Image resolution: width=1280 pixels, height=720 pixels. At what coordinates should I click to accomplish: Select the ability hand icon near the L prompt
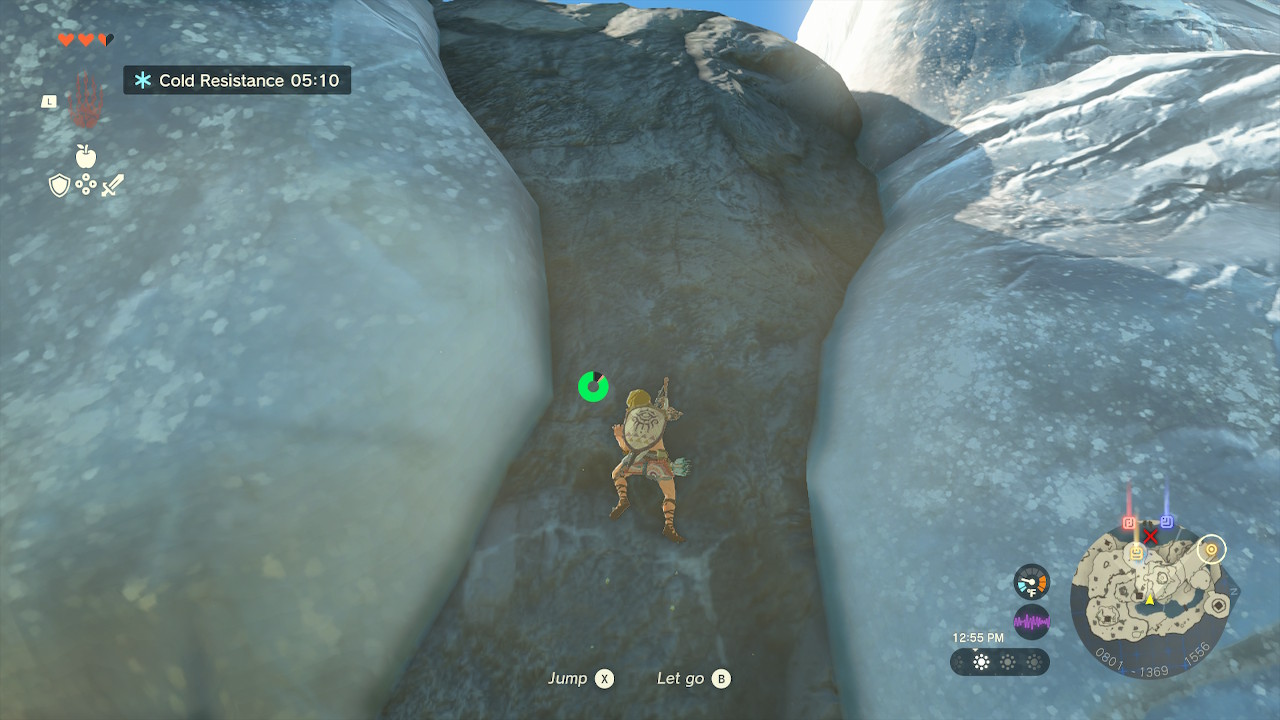click(x=86, y=101)
